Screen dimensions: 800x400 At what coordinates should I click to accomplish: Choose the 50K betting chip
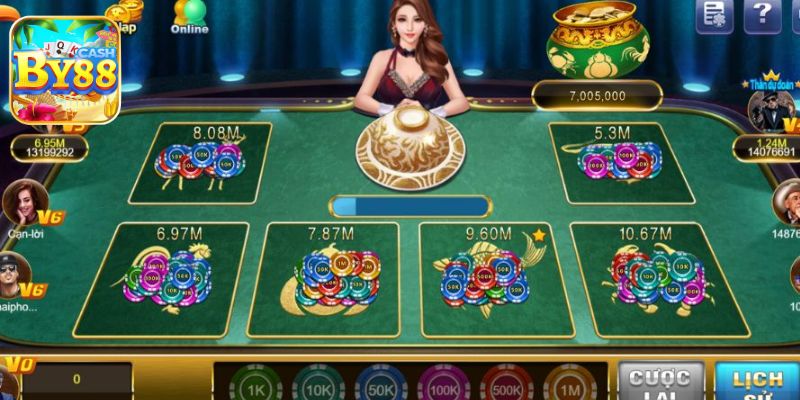pyautogui.click(x=381, y=387)
